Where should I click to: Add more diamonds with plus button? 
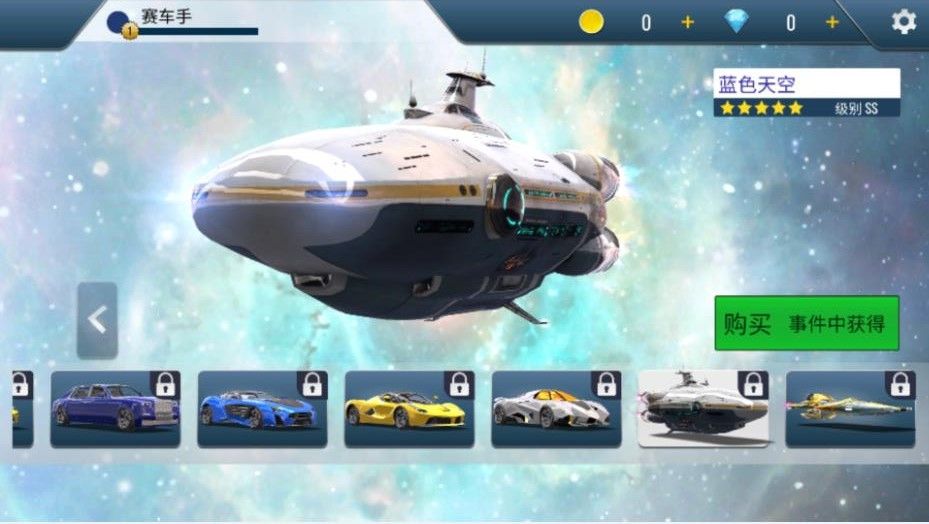(x=832, y=22)
